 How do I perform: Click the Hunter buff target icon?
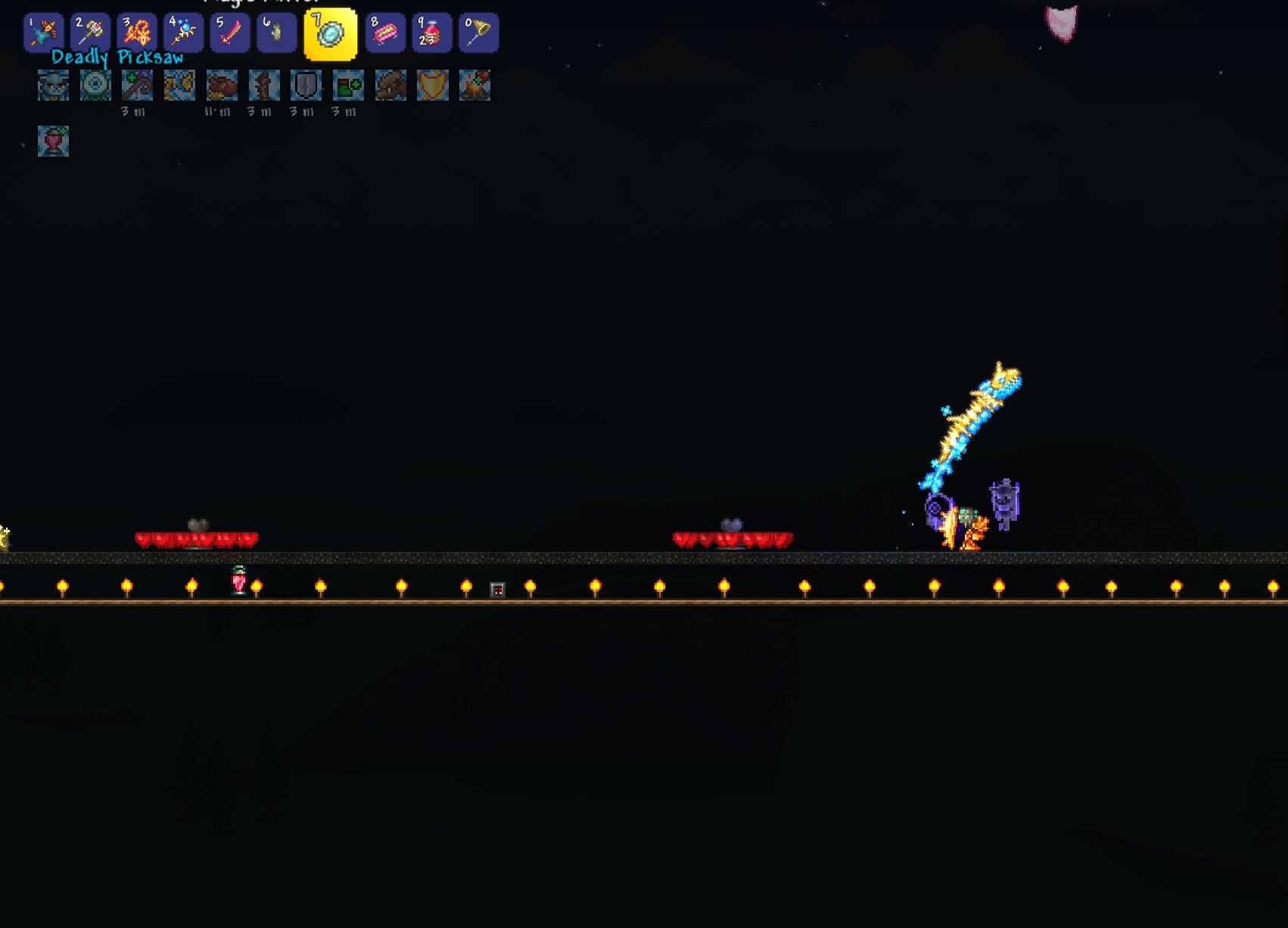pos(94,86)
